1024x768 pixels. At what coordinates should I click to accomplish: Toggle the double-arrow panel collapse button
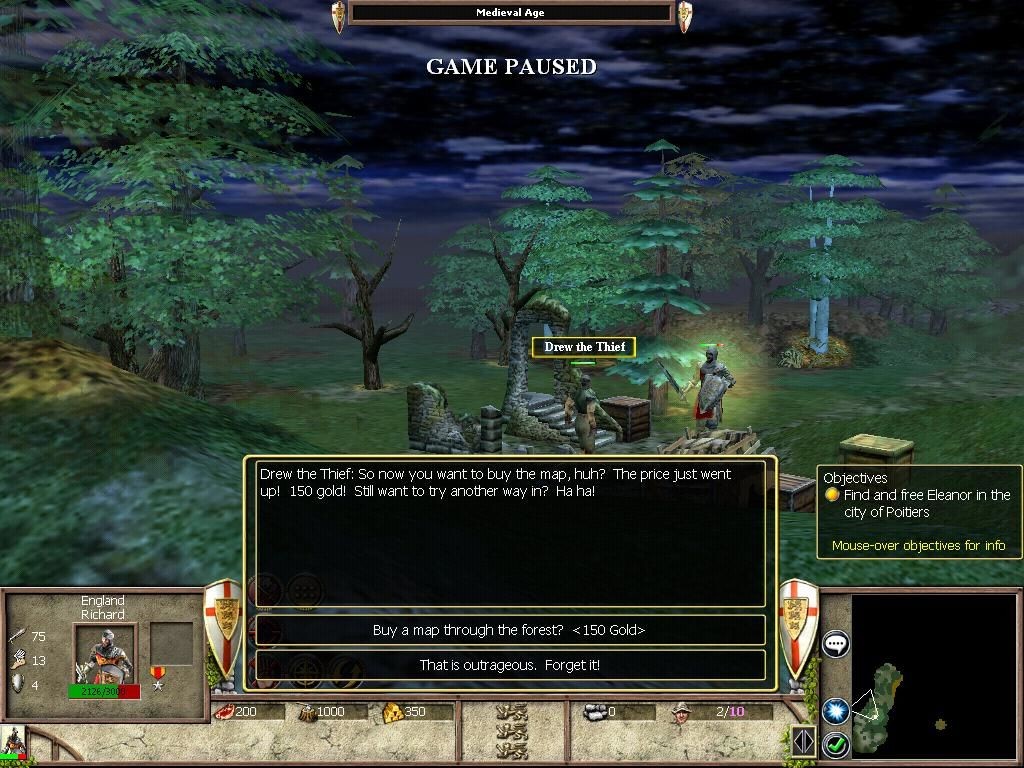(x=803, y=741)
